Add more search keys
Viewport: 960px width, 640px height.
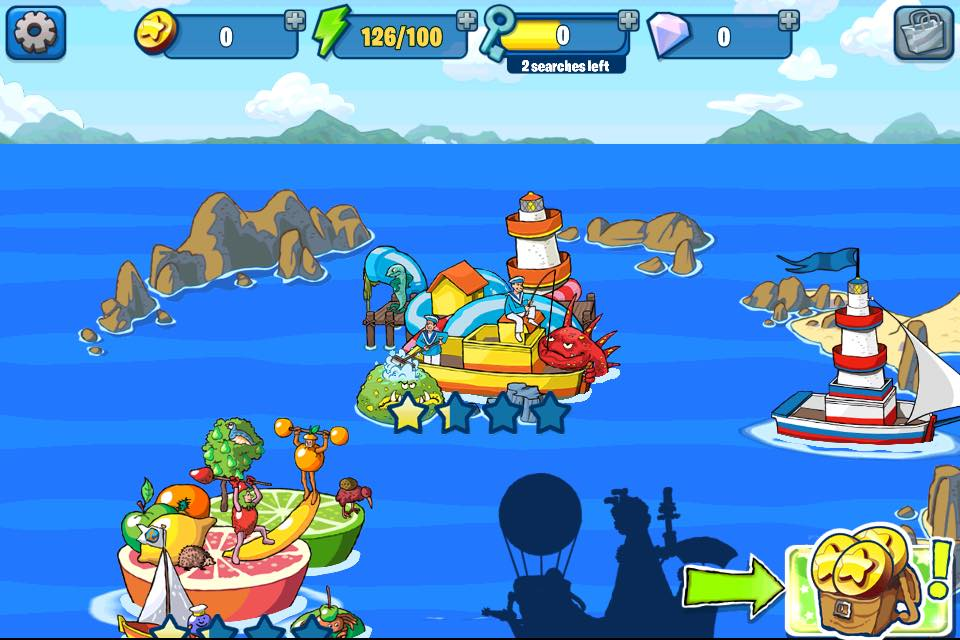pos(628,20)
